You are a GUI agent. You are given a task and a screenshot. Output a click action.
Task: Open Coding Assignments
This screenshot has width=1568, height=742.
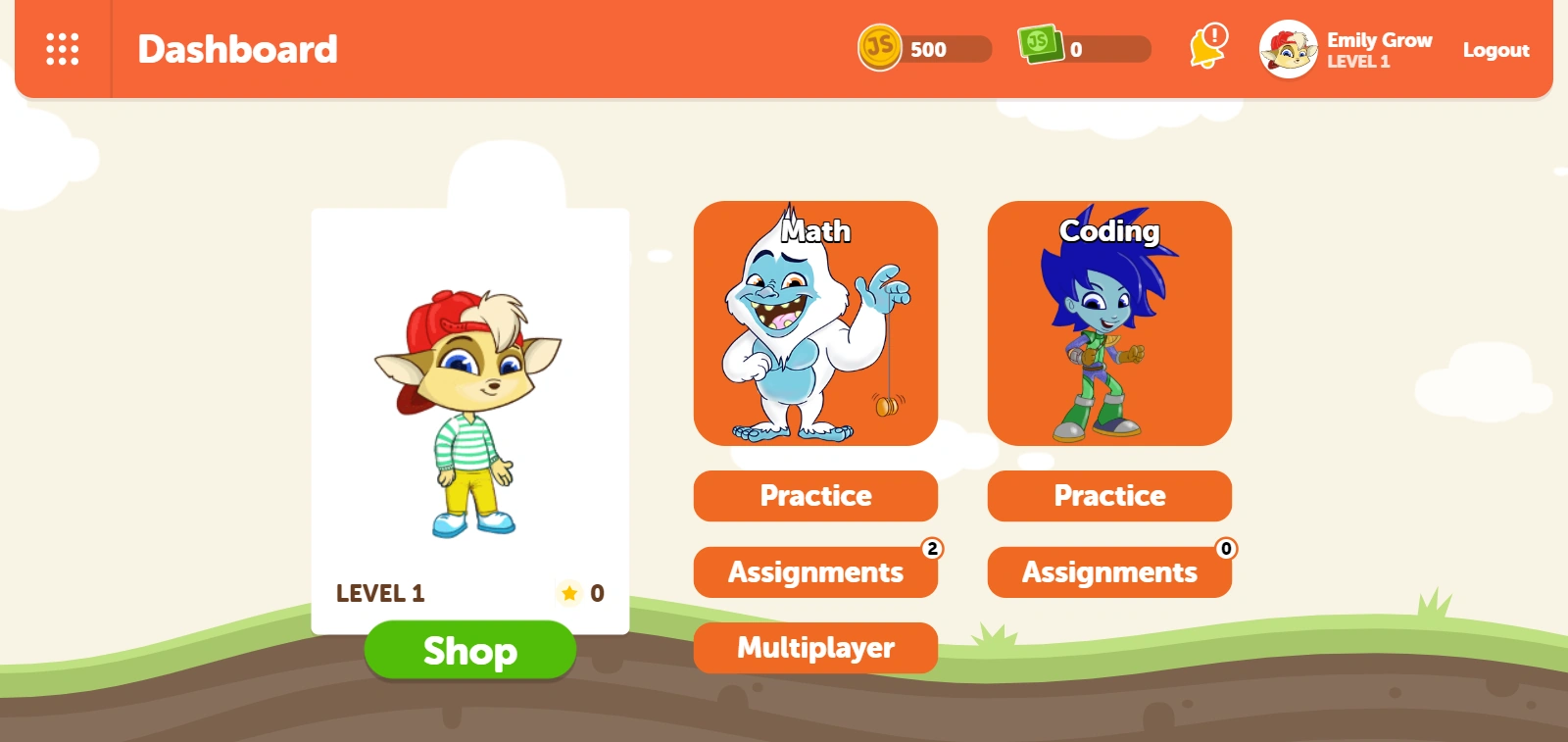coord(1108,572)
